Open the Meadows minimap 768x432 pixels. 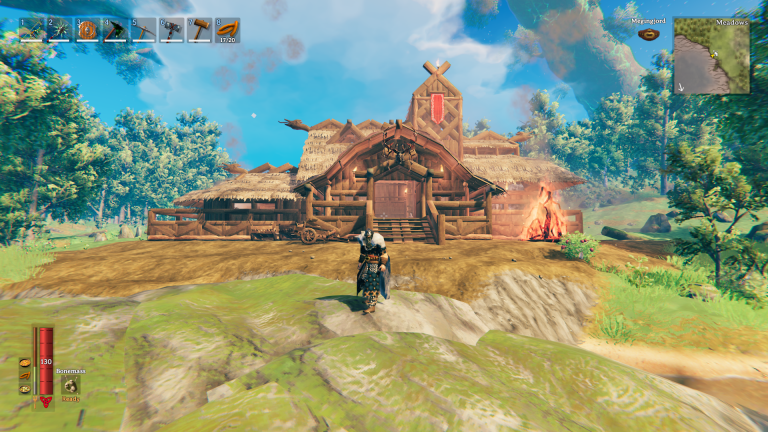click(x=711, y=56)
